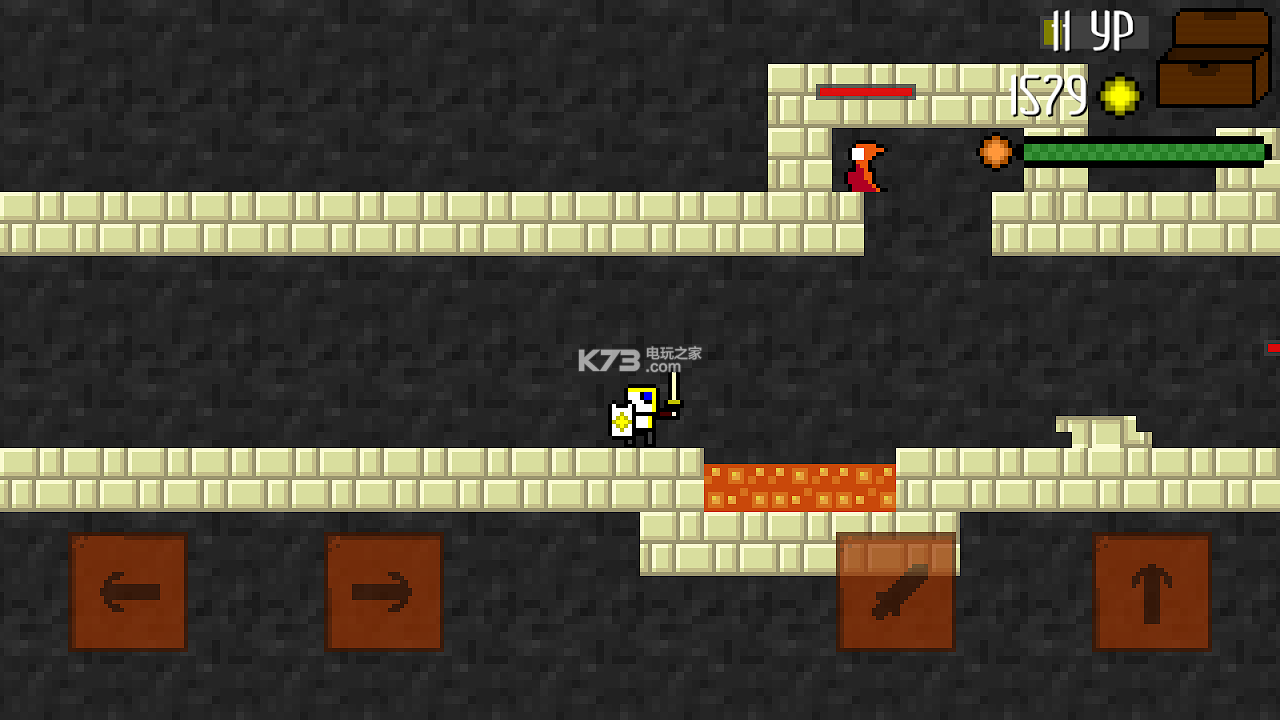Viewport: 1280px width, 720px height.
Task: Click the yellow coin icon beside 1579
Action: click(x=1122, y=98)
